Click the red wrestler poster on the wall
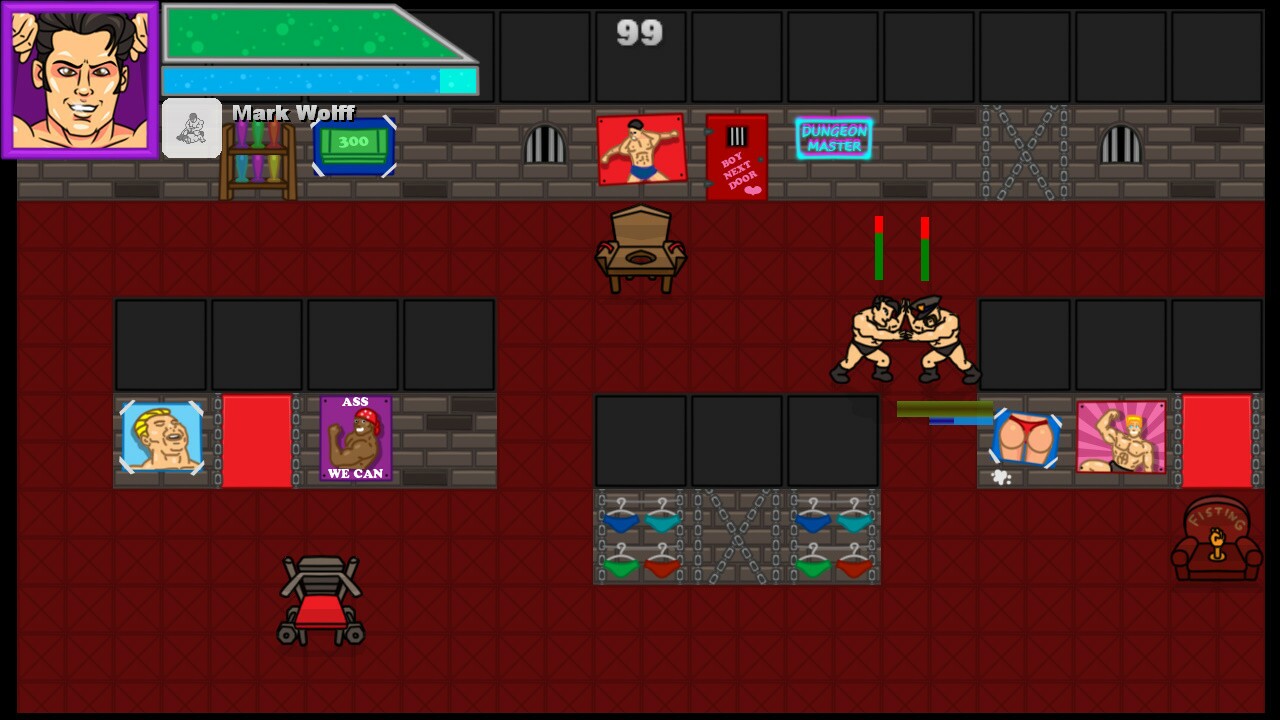This screenshot has width=1280, height=720. (641, 150)
